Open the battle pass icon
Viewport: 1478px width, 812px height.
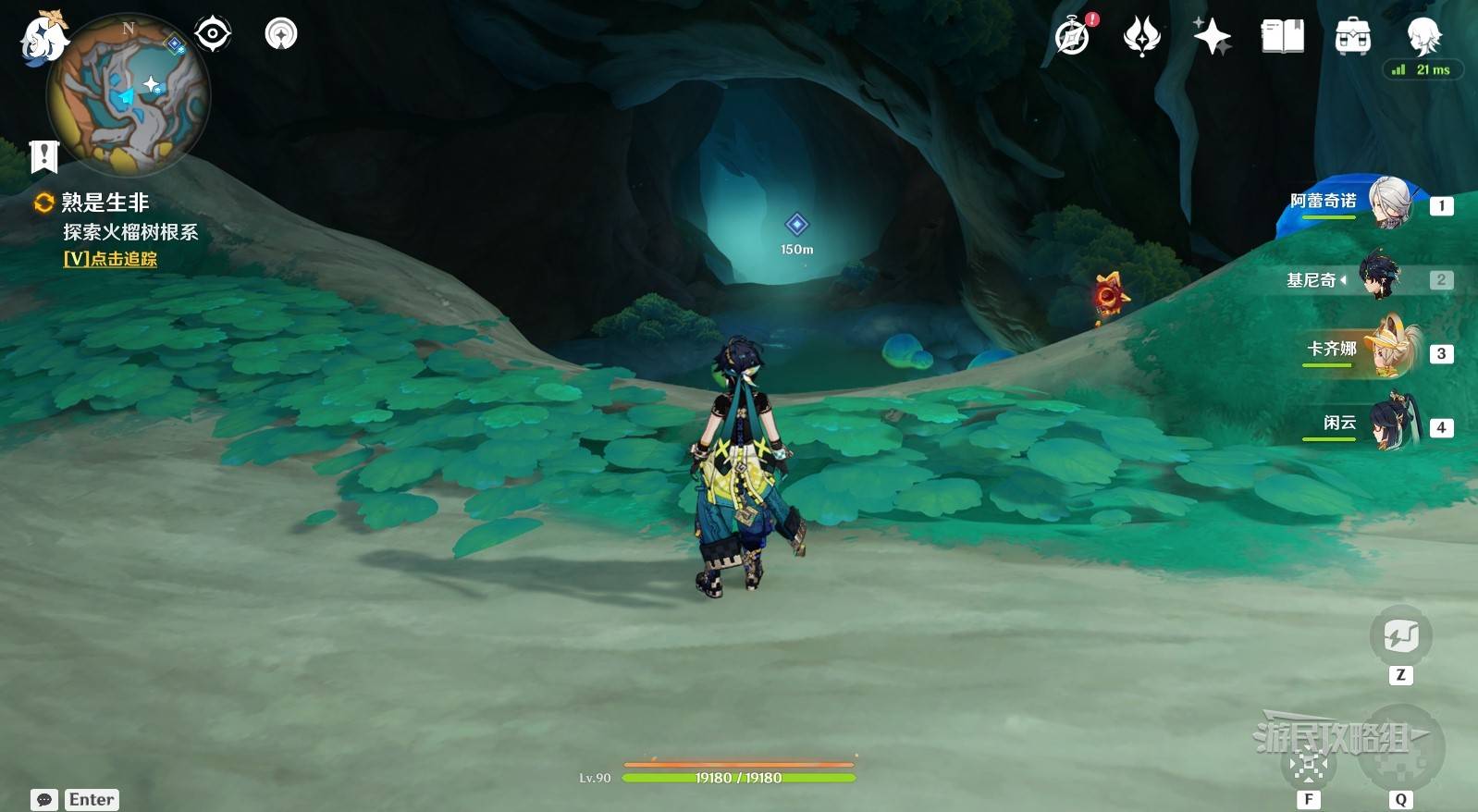1142,37
